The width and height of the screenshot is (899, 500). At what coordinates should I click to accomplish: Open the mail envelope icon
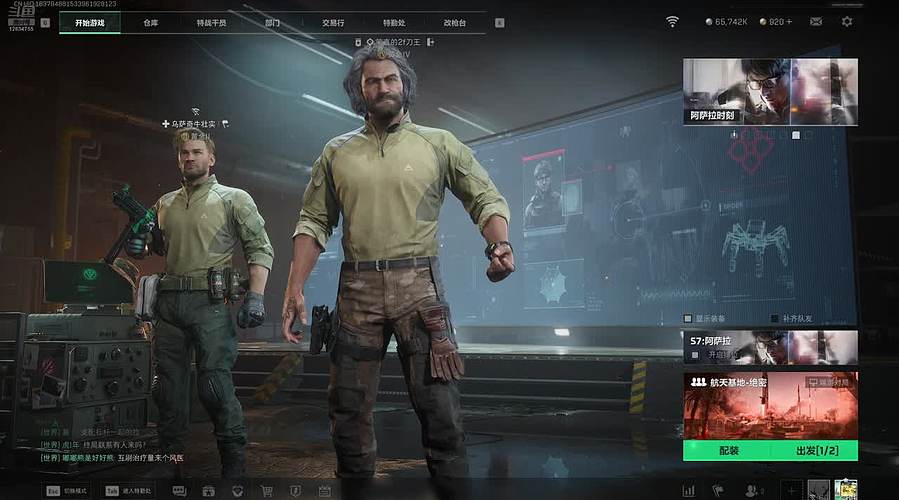click(816, 21)
